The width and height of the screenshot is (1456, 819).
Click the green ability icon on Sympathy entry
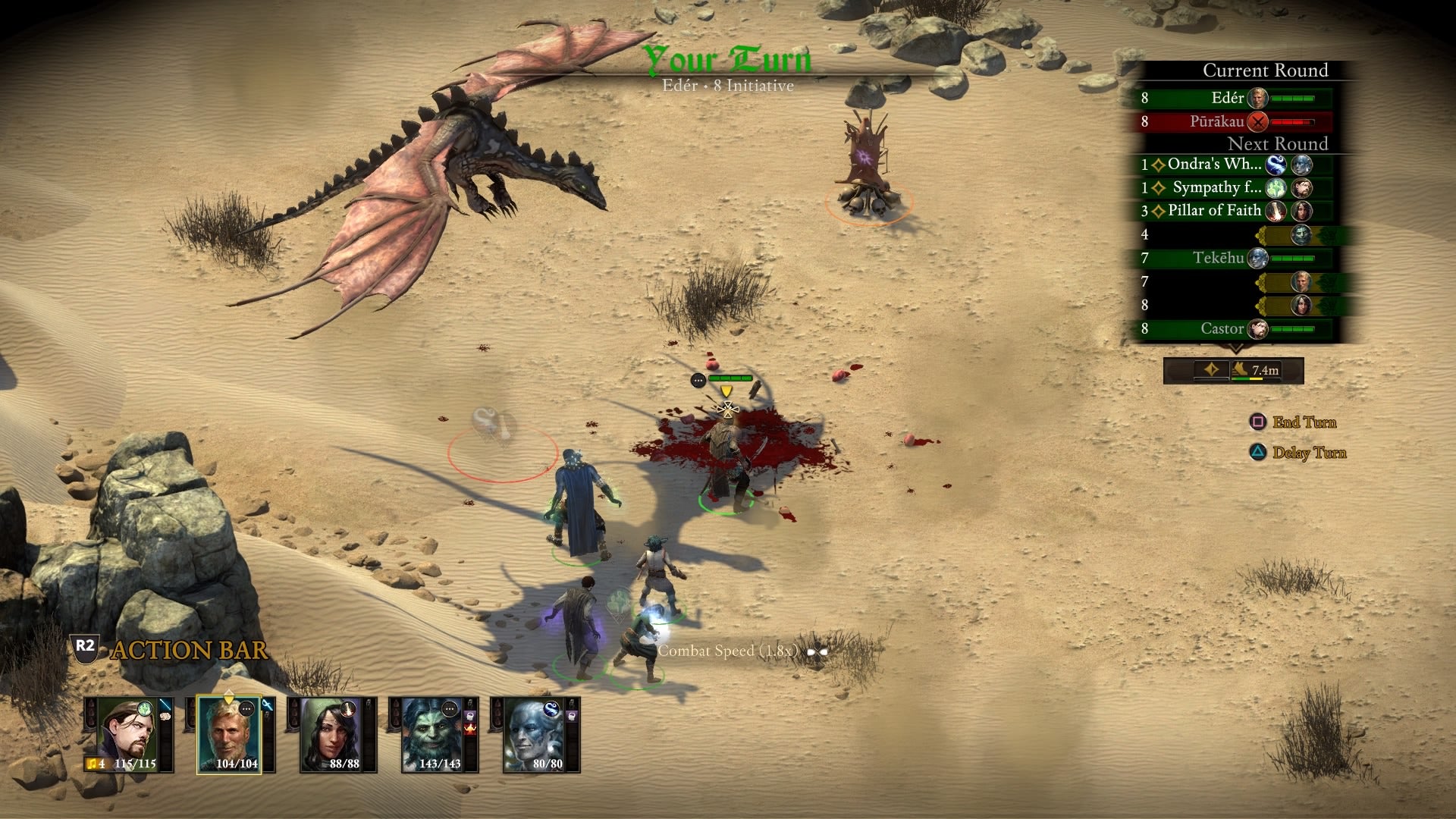tap(1276, 189)
